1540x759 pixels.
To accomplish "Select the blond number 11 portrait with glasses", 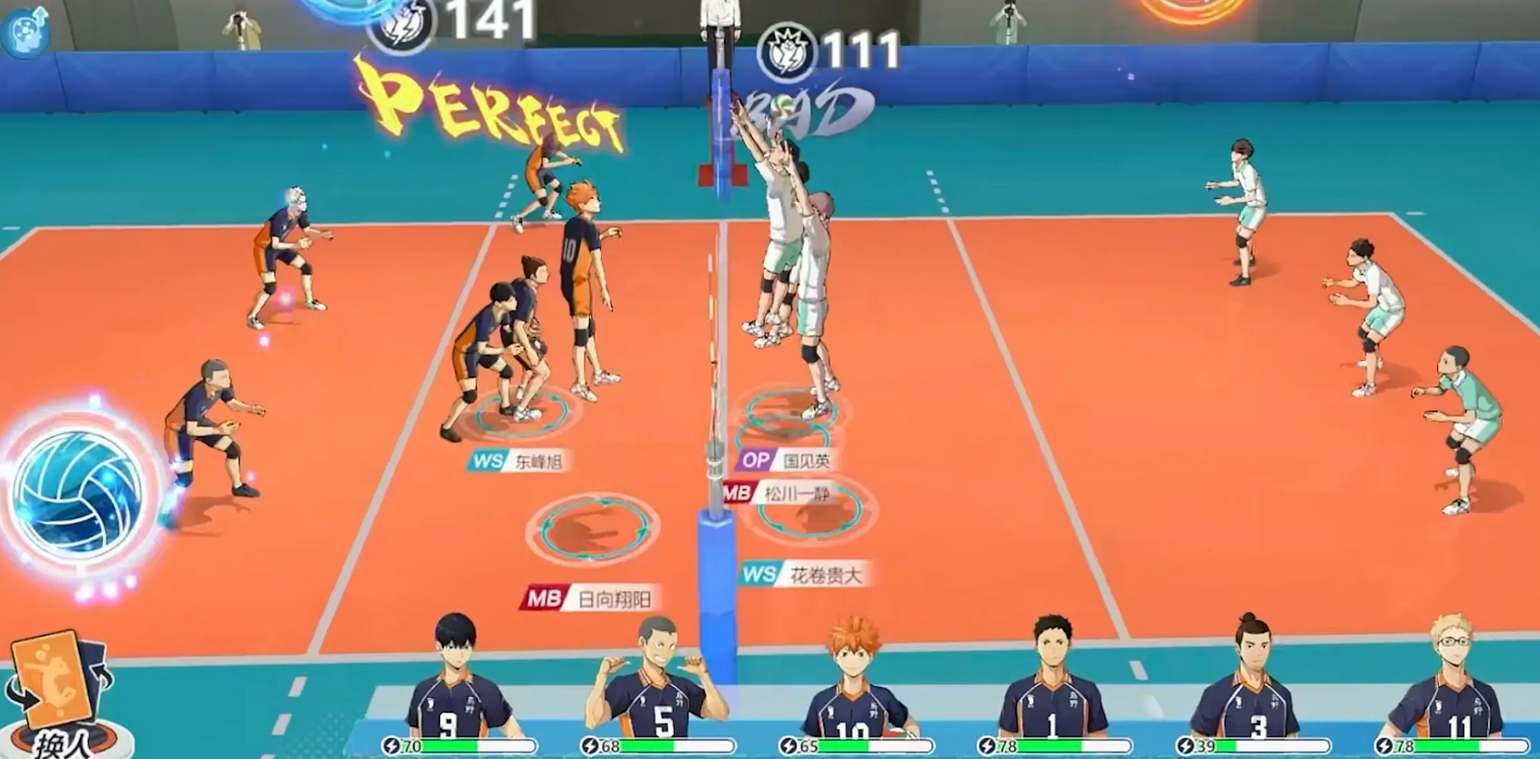I will [x=1448, y=682].
